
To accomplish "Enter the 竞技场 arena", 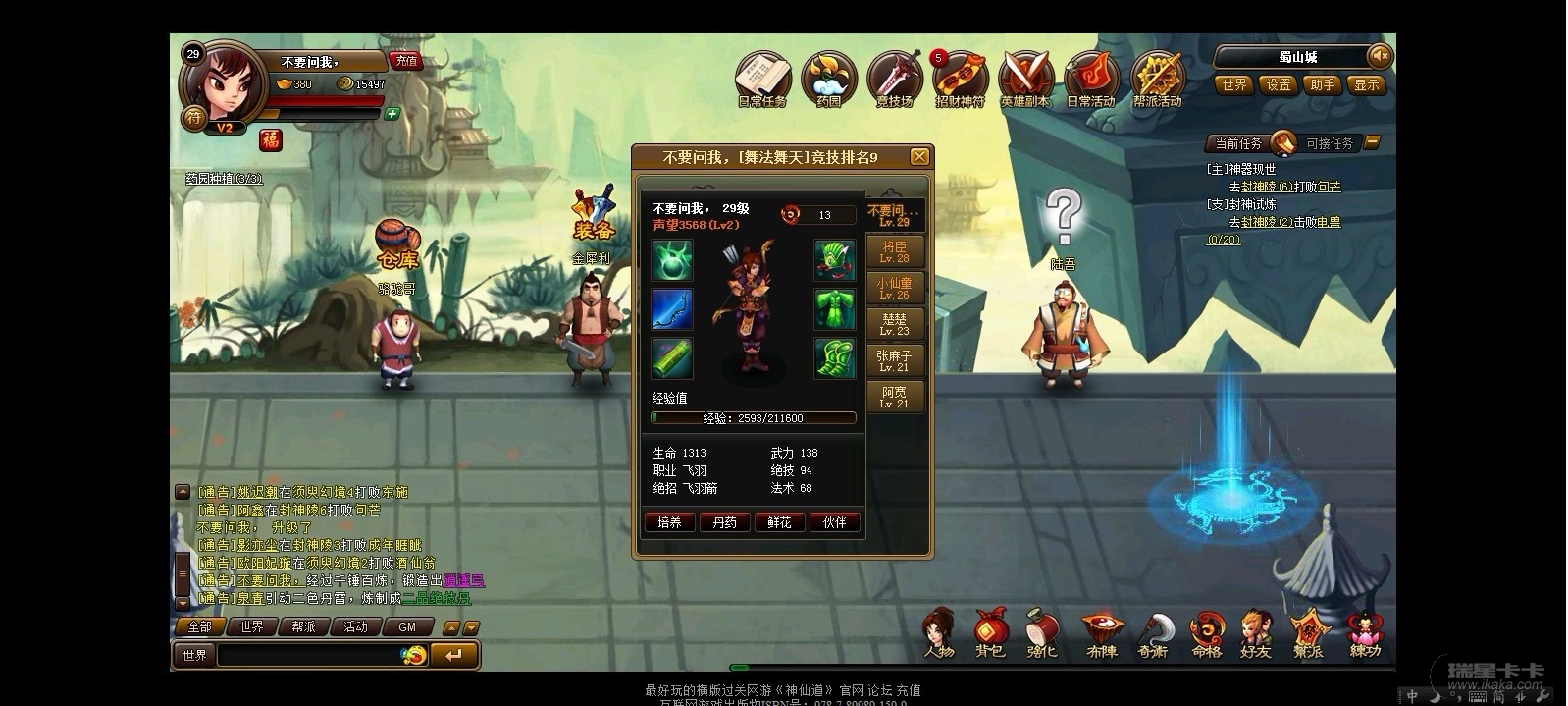I will click(x=894, y=77).
